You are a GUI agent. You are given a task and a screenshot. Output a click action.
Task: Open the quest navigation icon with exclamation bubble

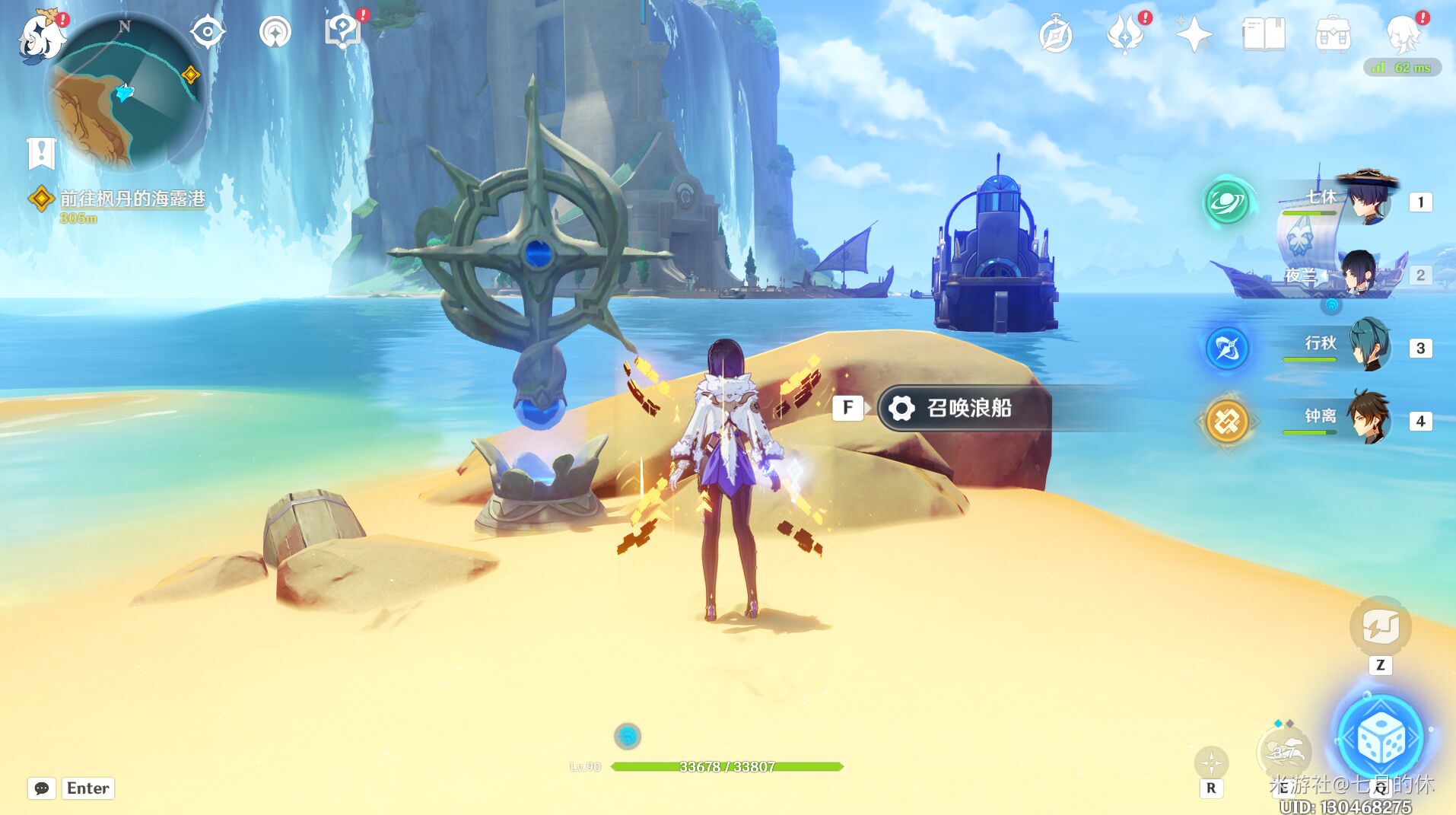click(x=342, y=32)
